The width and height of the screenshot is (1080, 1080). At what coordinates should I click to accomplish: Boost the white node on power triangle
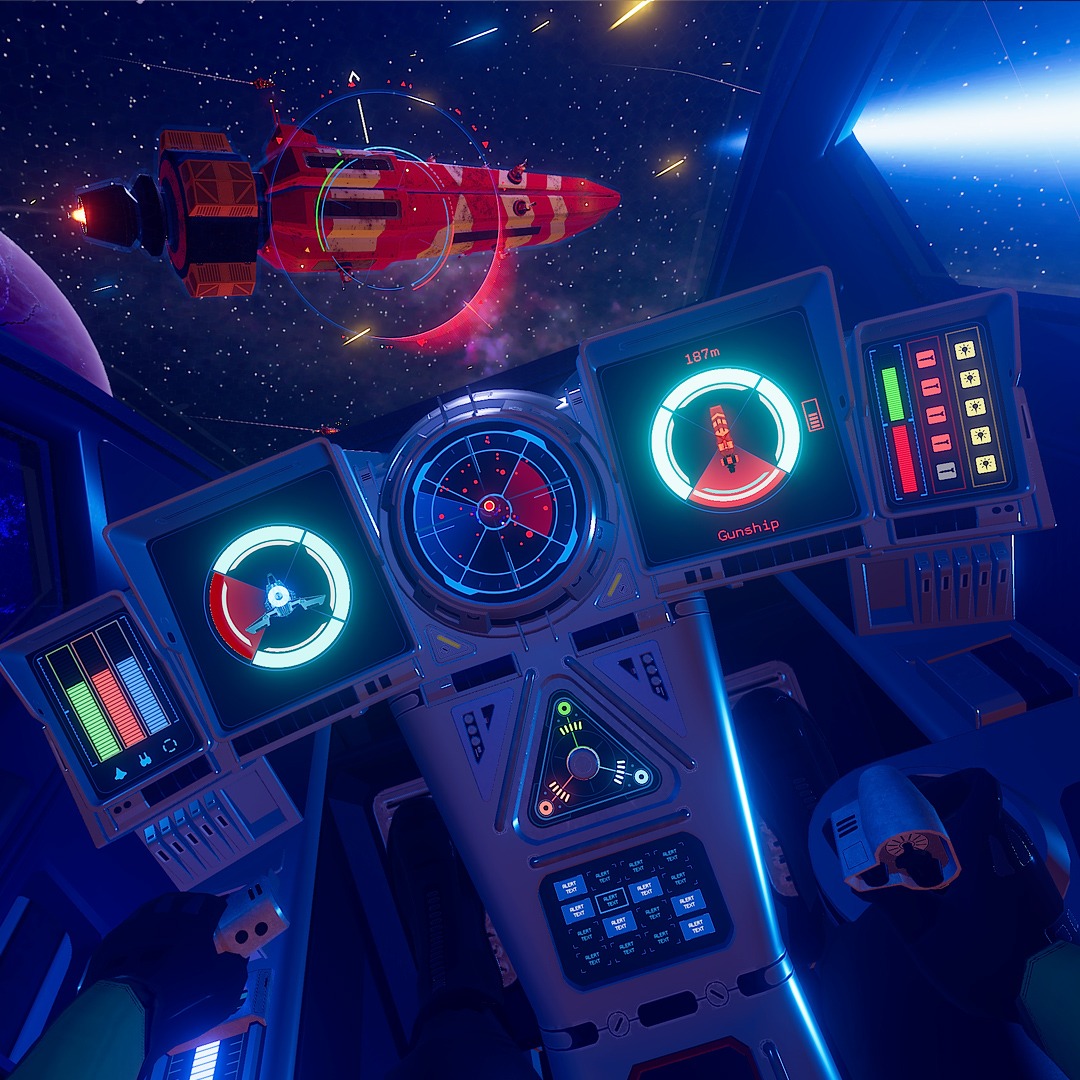point(641,775)
